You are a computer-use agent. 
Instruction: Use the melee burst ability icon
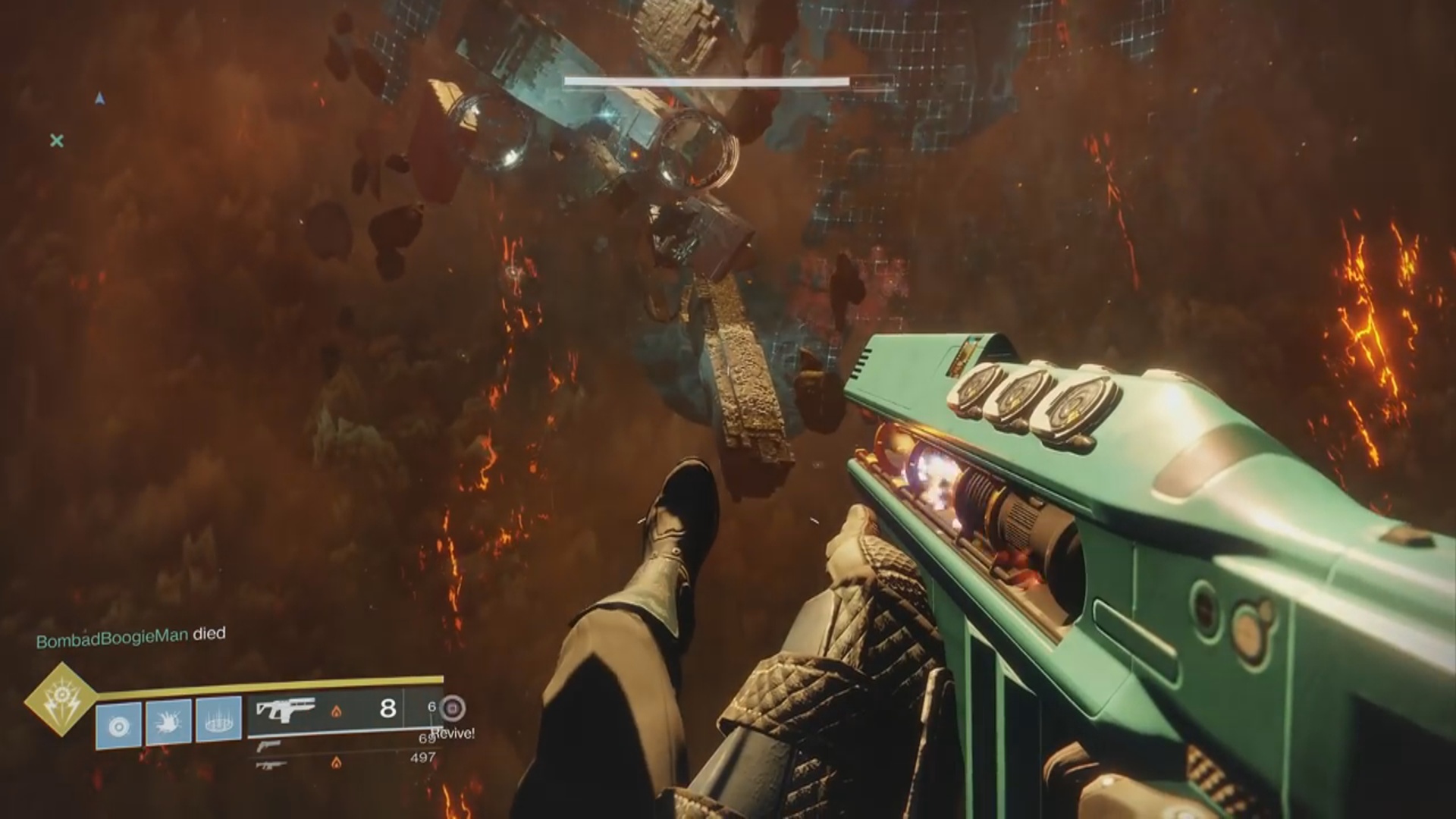pyautogui.click(x=168, y=721)
